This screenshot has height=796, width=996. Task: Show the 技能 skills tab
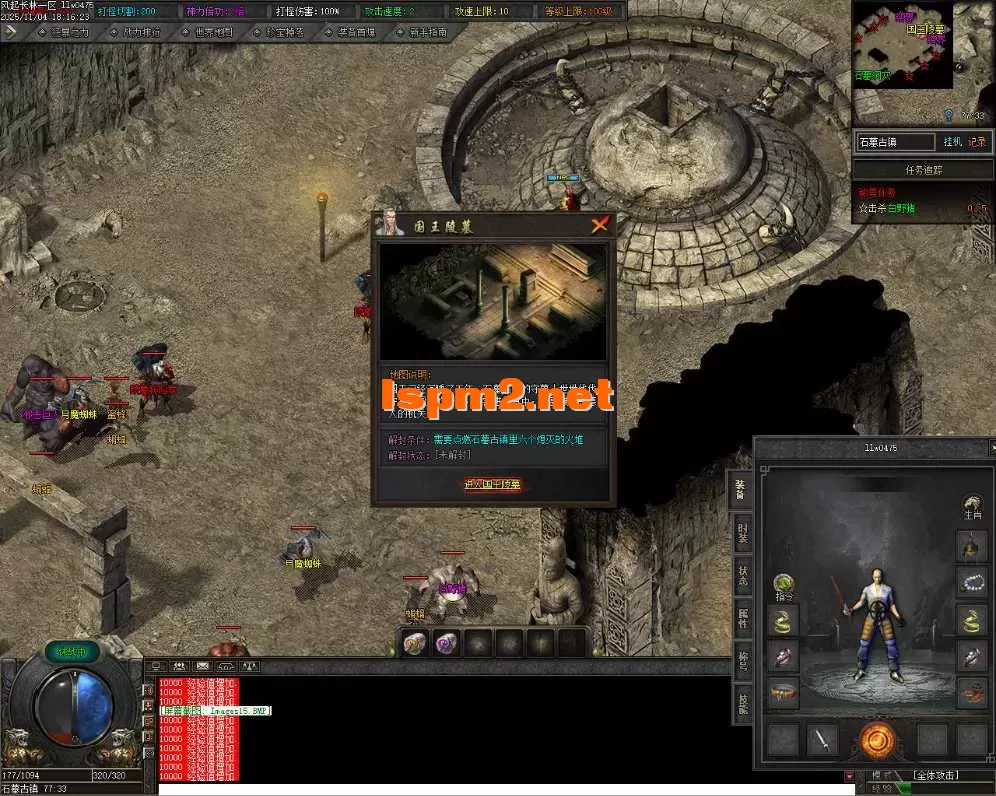tap(742, 702)
